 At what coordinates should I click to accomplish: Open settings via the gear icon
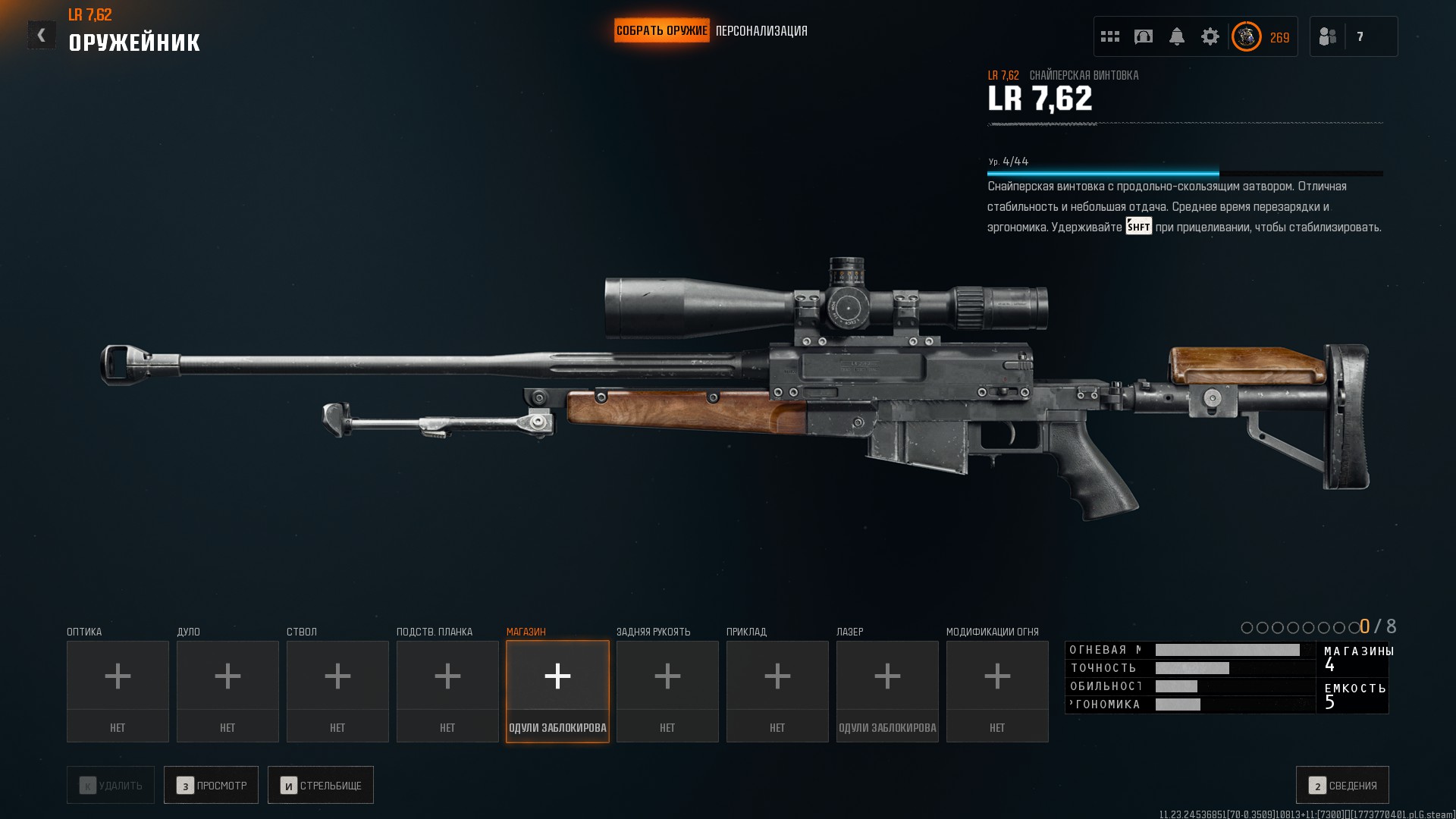coord(1210,36)
